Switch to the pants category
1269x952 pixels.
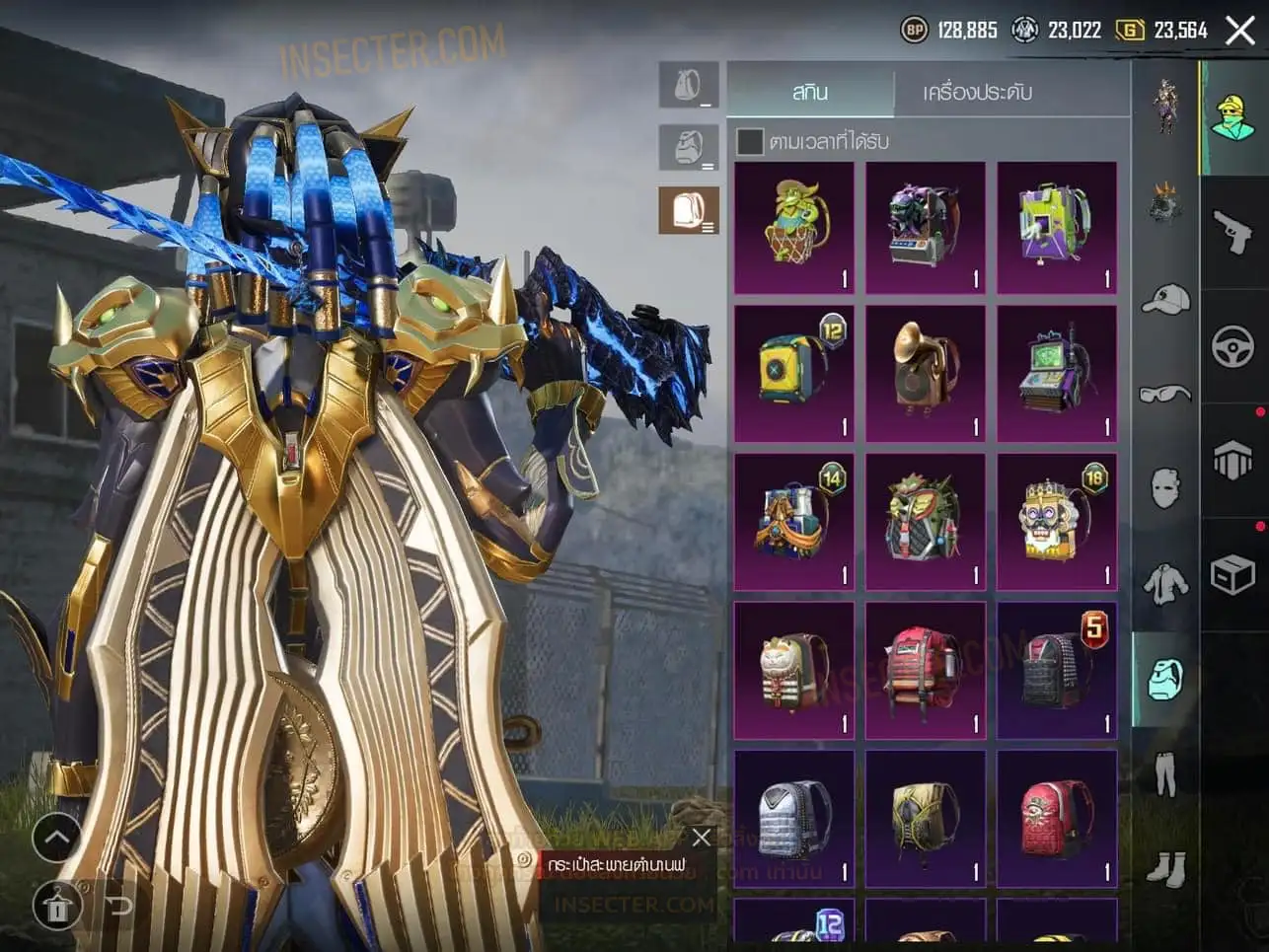pyautogui.click(x=1165, y=773)
